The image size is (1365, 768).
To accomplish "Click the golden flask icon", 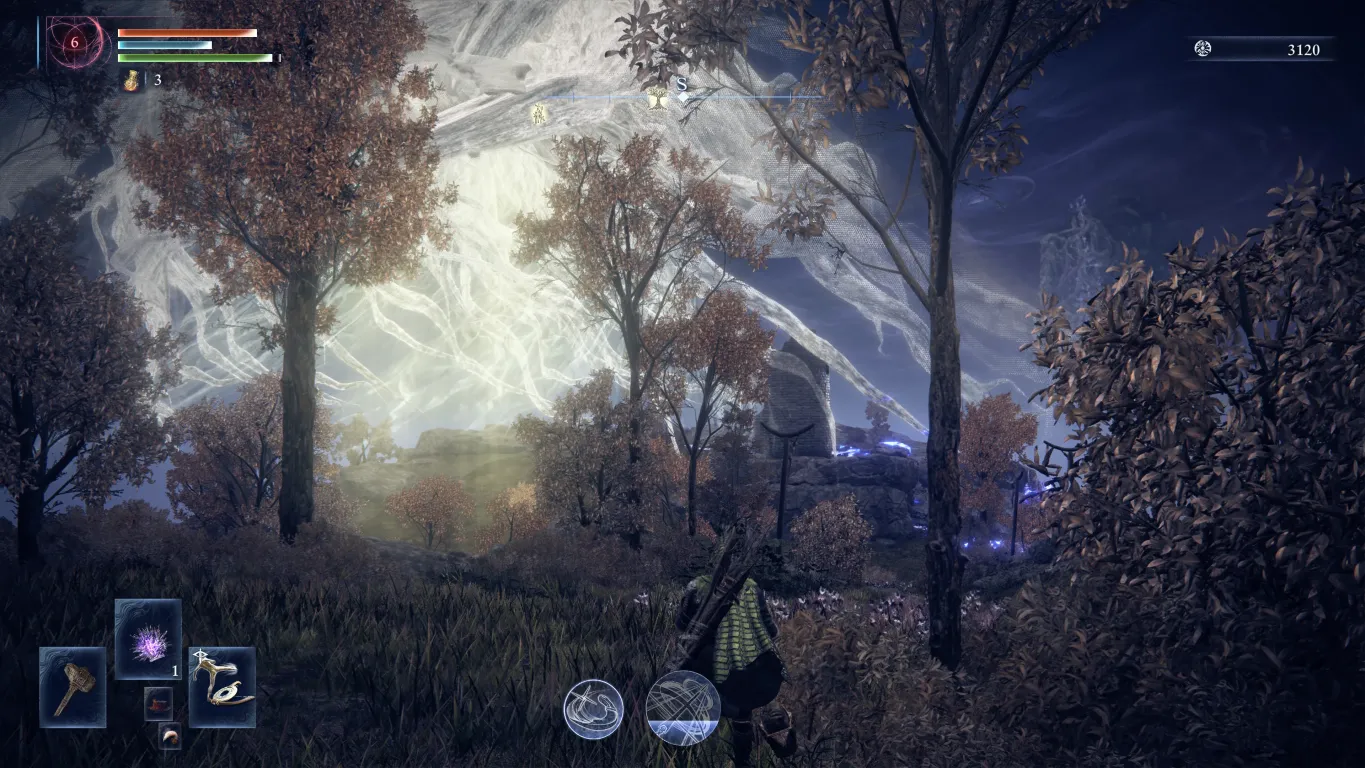I will click(x=132, y=81).
